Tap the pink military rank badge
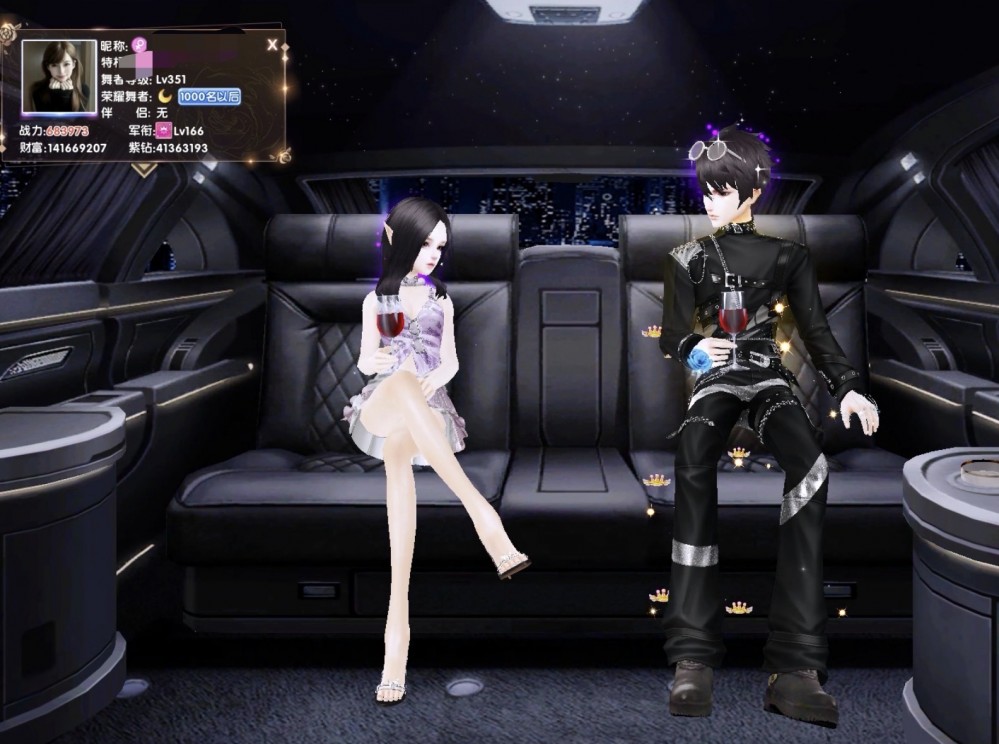 coord(163,131)
